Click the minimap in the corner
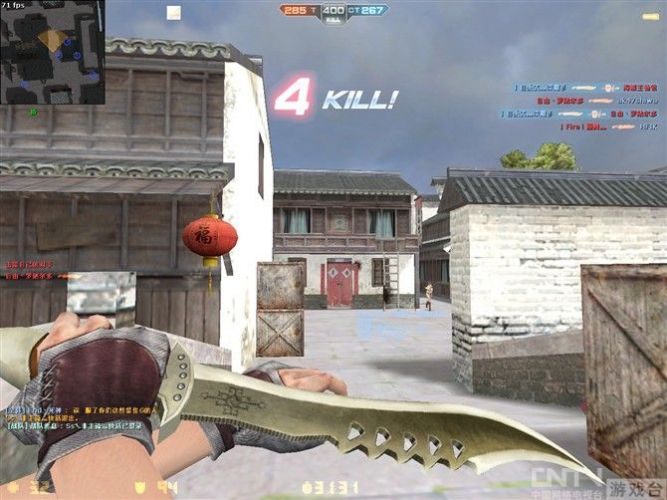The width and height of the screenshot is (667, 500). (x=52, y=51)
